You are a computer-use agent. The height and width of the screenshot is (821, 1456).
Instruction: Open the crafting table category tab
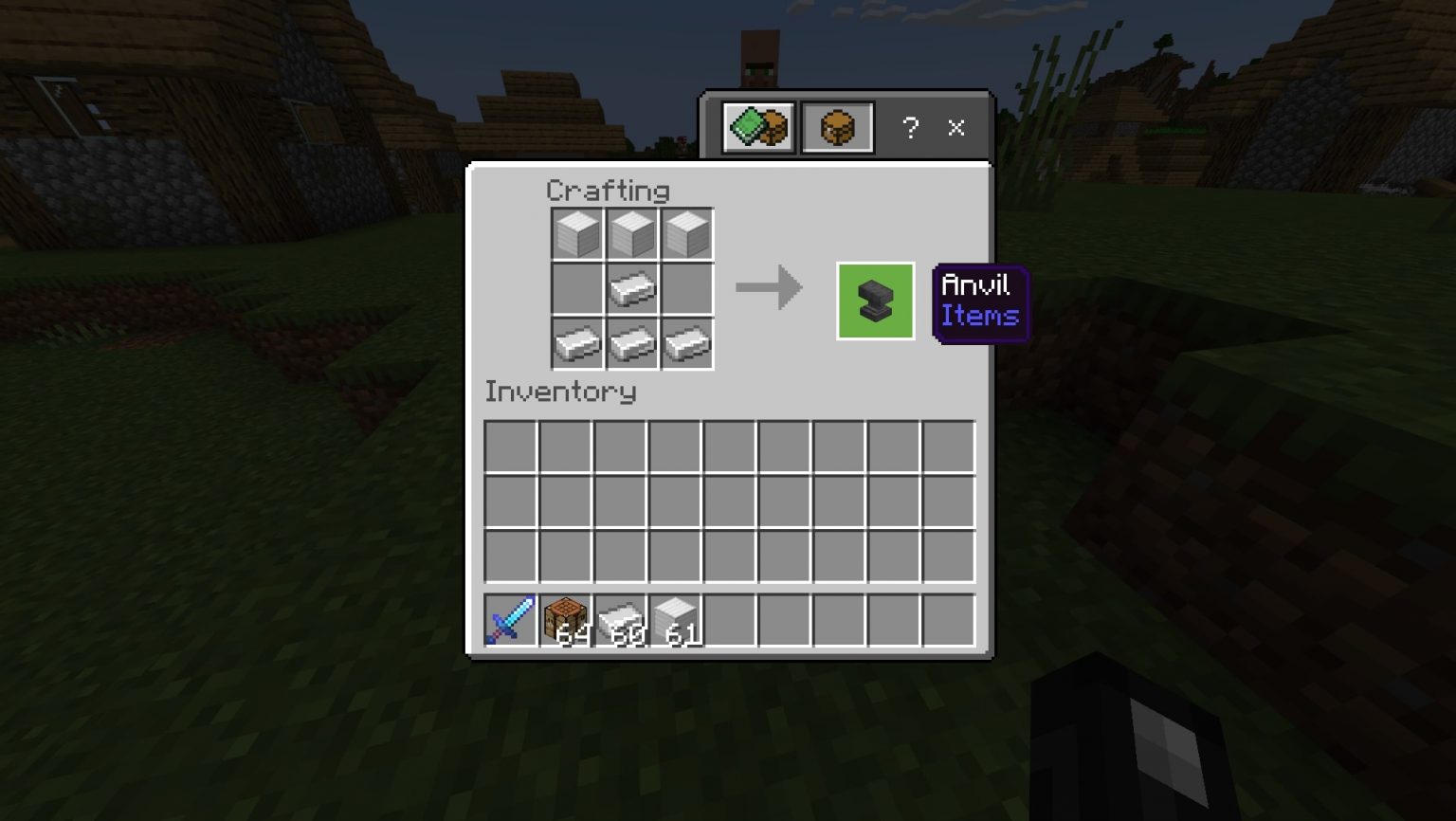tap(838, 128)
